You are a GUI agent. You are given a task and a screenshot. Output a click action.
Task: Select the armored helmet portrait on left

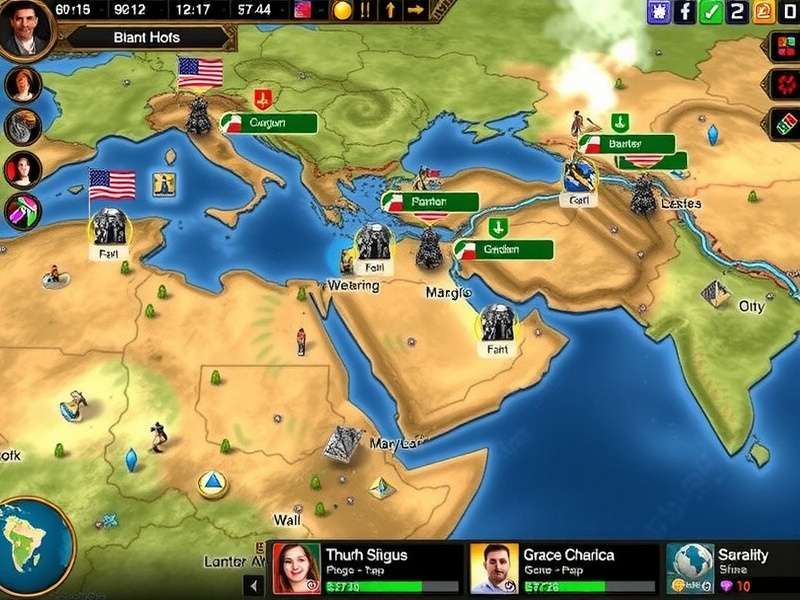pyautogui.click(x=22, y=127)
